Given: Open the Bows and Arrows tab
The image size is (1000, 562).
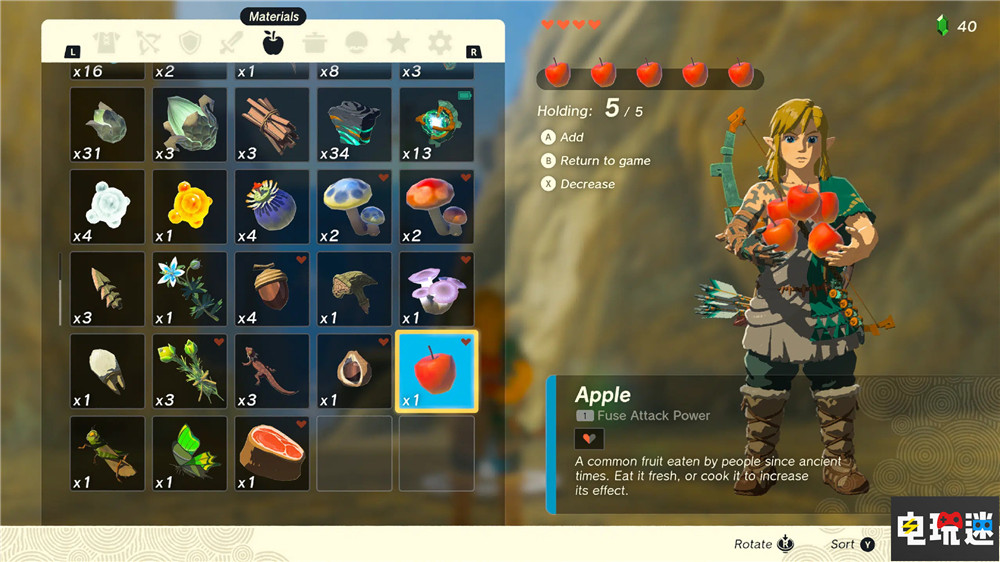Looking at the screenshot, I should click(x=148, y=43).
